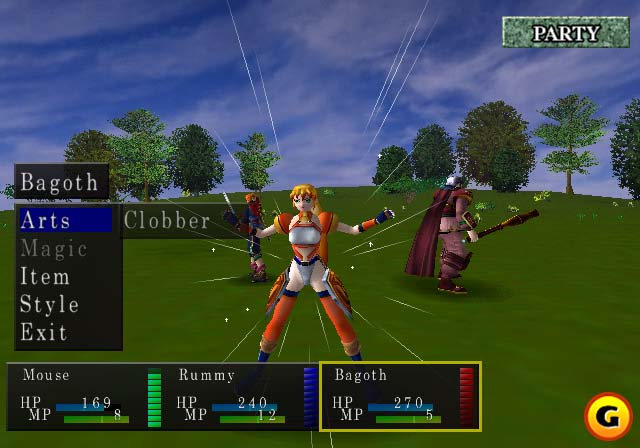Select Mouse's status panel
Image resolution: width=640 pixels, height=448 pixels.
[x=86, y=396]
